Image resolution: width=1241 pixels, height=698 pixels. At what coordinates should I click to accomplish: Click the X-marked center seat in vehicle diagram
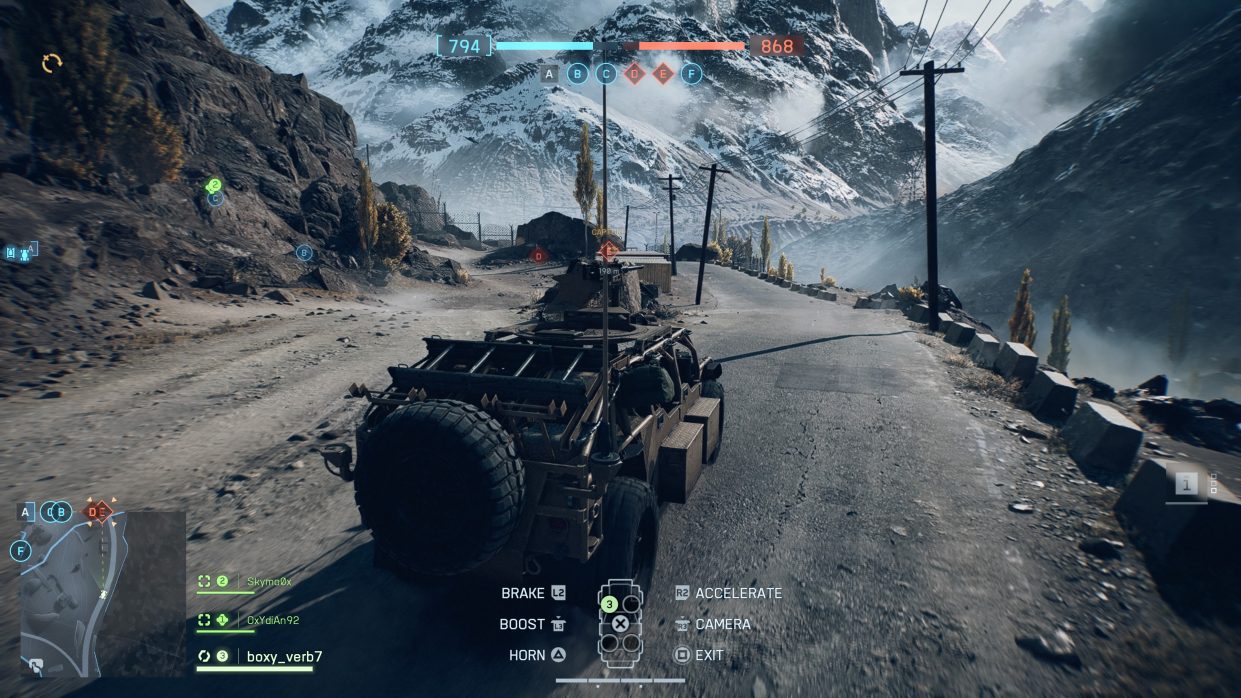tap(620, 624)
